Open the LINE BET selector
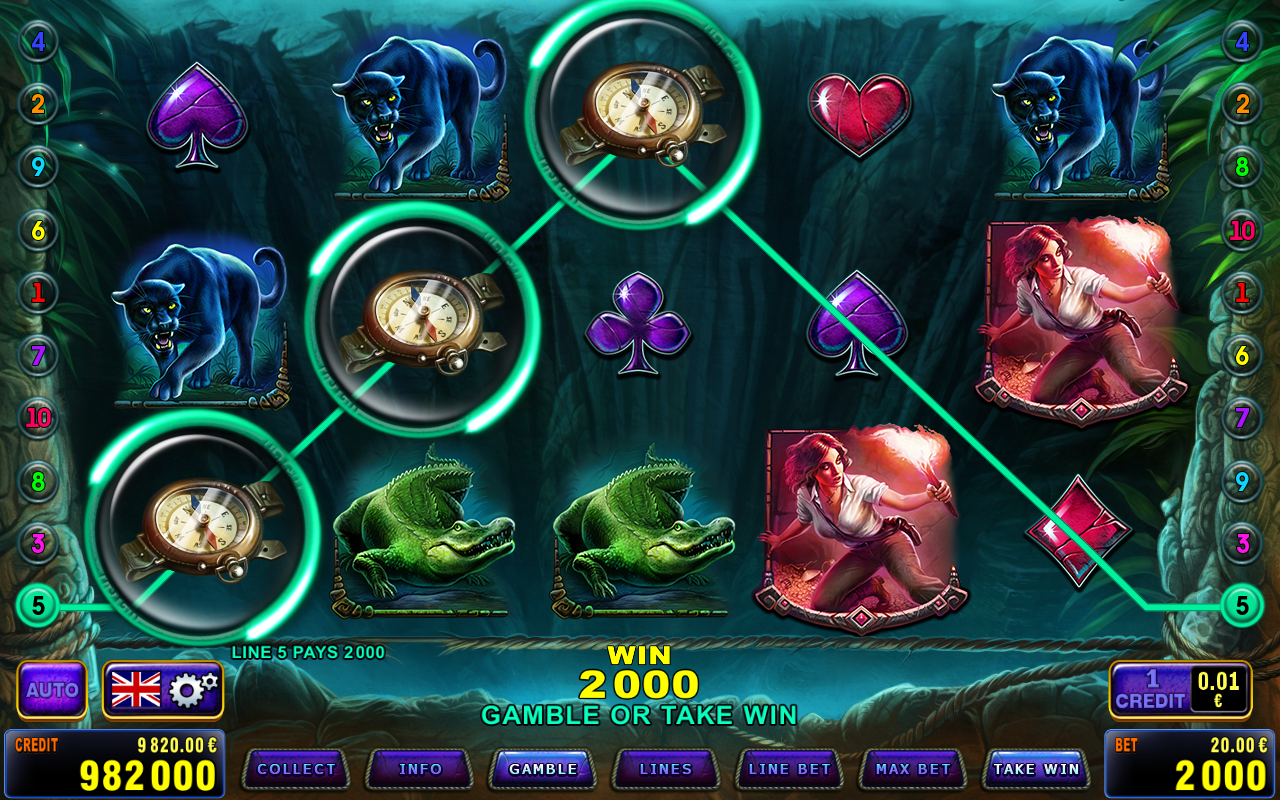 789,769
